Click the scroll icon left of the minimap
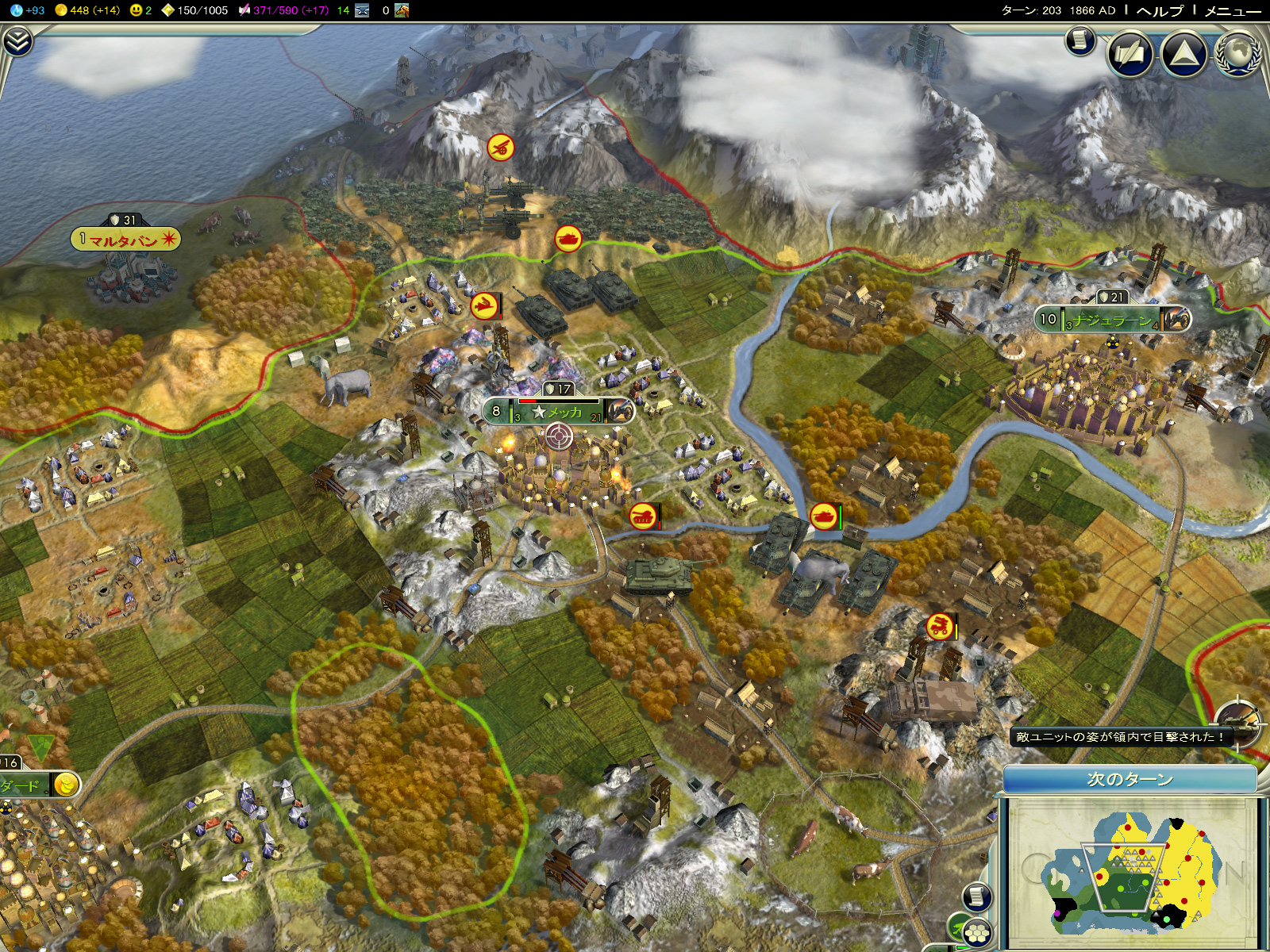 [977, 897]
